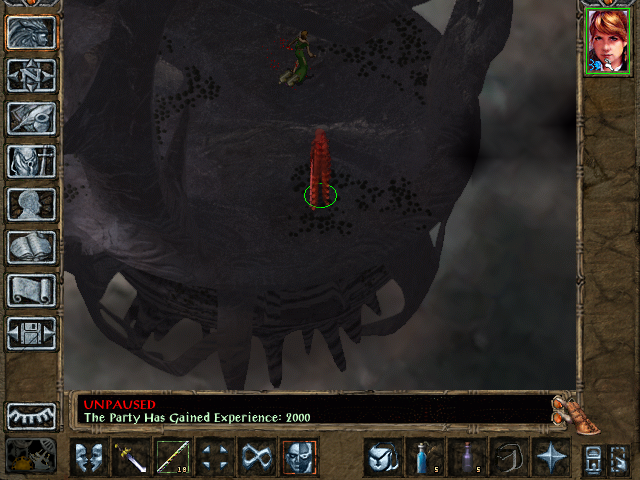The height and width of the screenshot is (480, 640).
Task: Equip the bow quick weapon slot
Action: tap(173, 458)
